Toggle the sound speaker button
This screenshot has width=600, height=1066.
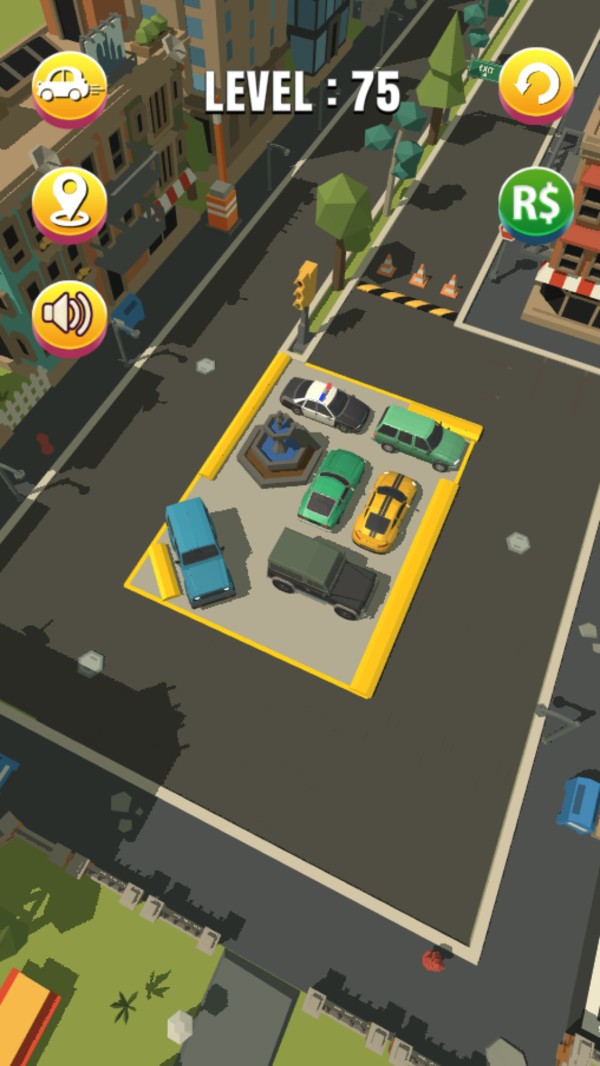[x=69, y=316]
